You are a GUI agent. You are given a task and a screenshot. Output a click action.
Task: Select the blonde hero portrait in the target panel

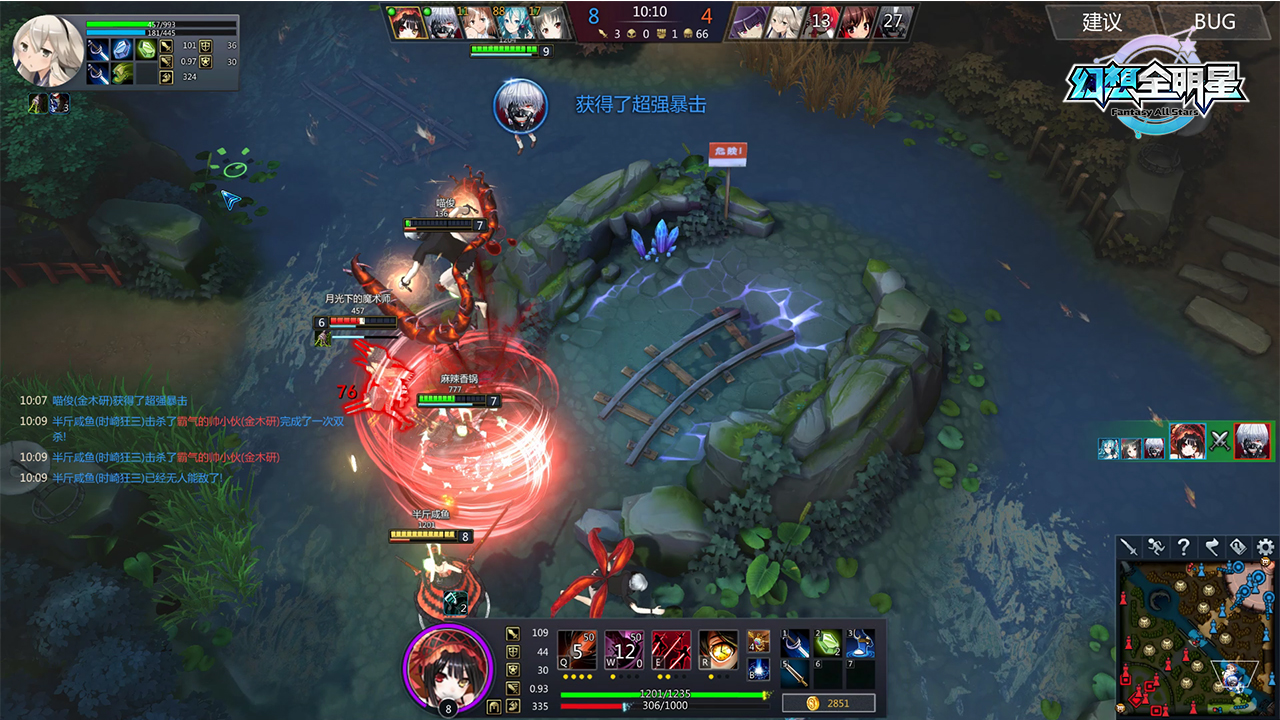[47, 49]
